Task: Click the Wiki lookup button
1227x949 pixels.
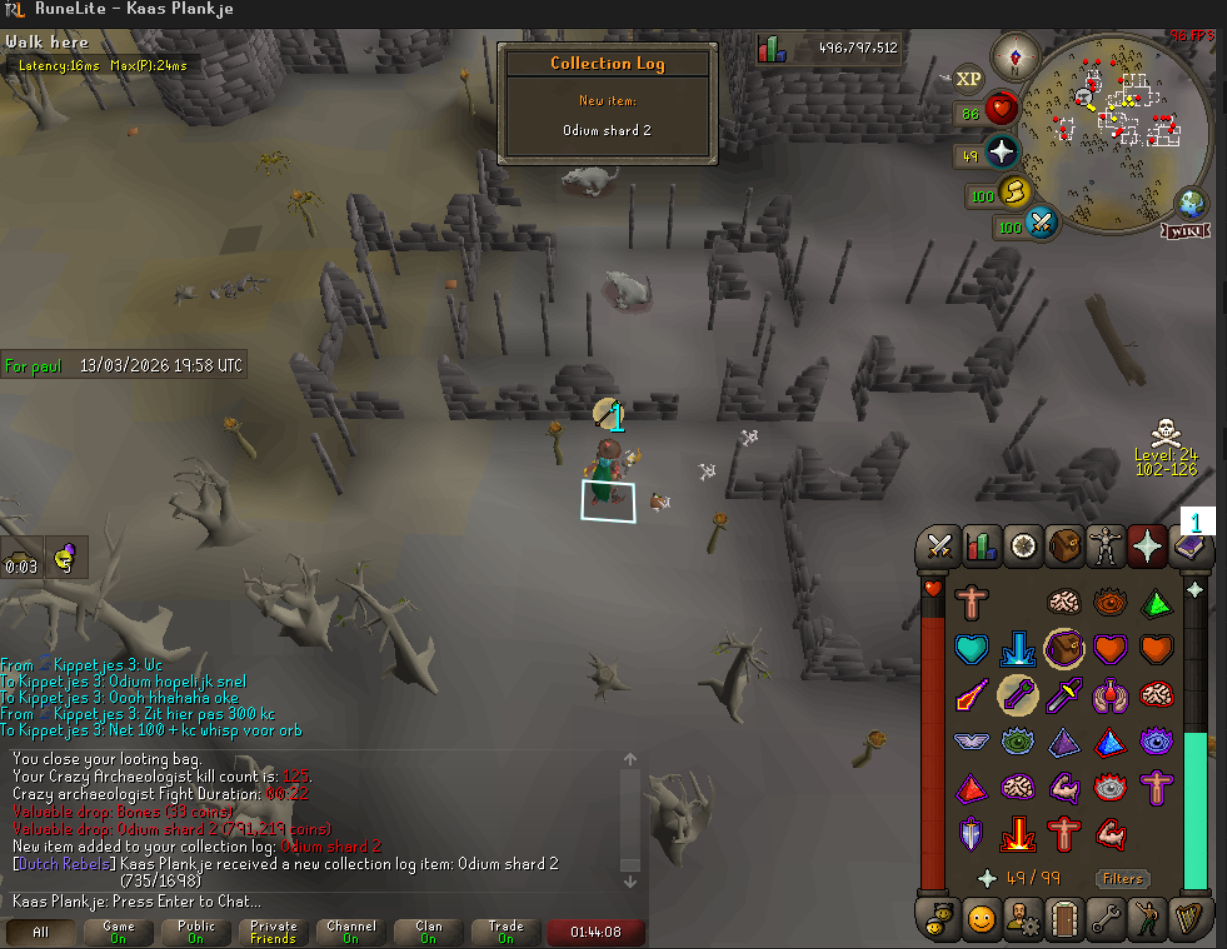Action: (1184, 232)
